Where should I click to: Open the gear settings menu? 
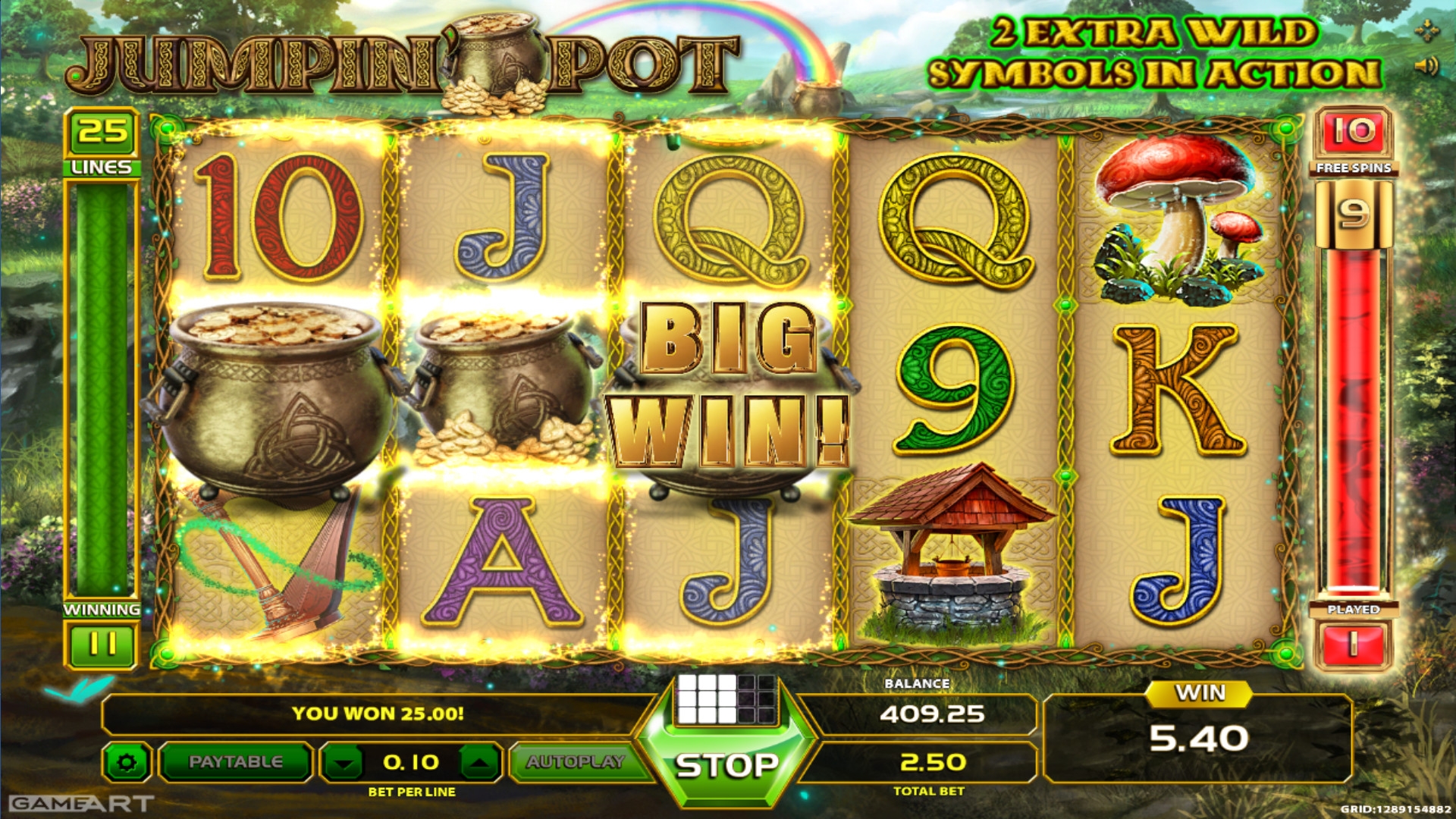127,762
